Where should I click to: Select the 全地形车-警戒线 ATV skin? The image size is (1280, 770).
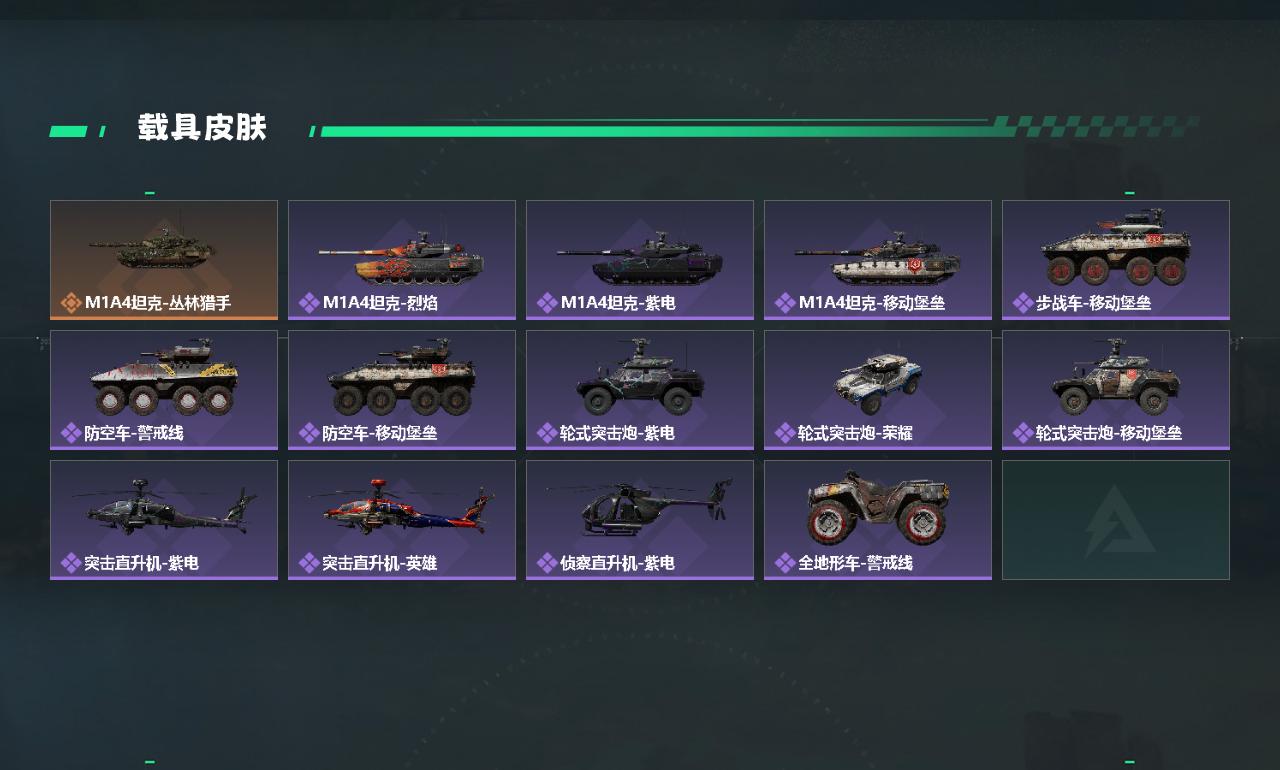878,519
